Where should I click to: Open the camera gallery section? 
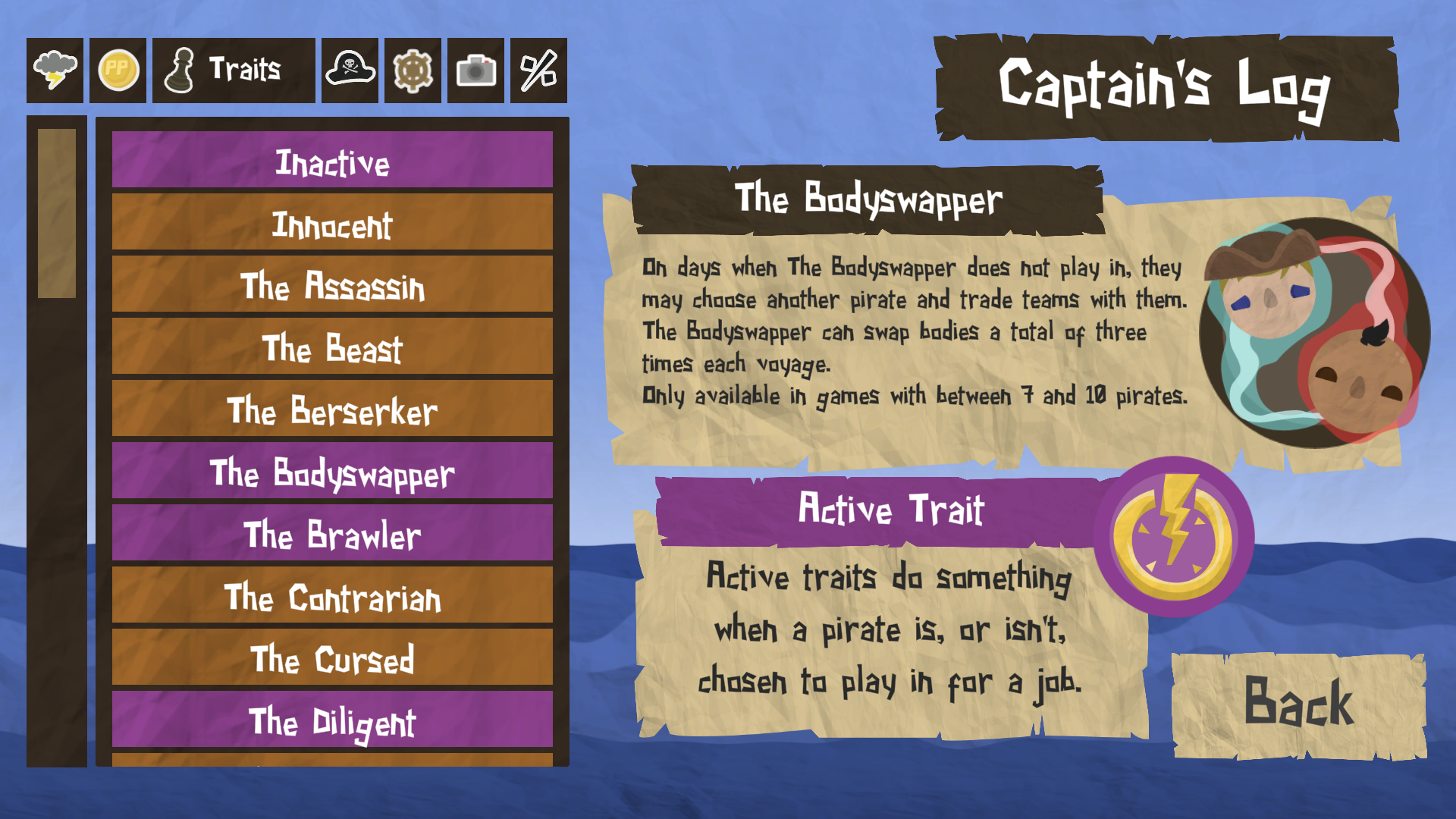pyautogui.click(x=475, y=71)
